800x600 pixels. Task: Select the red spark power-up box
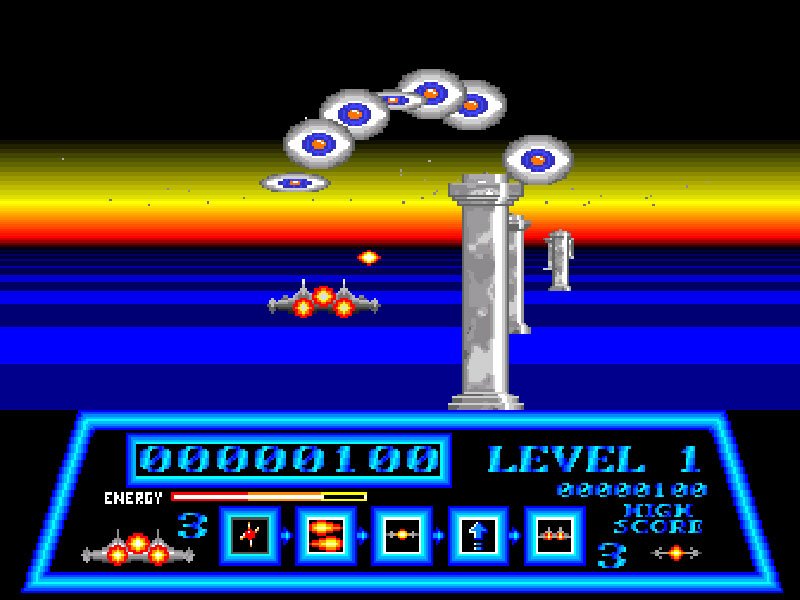point(247,535)
